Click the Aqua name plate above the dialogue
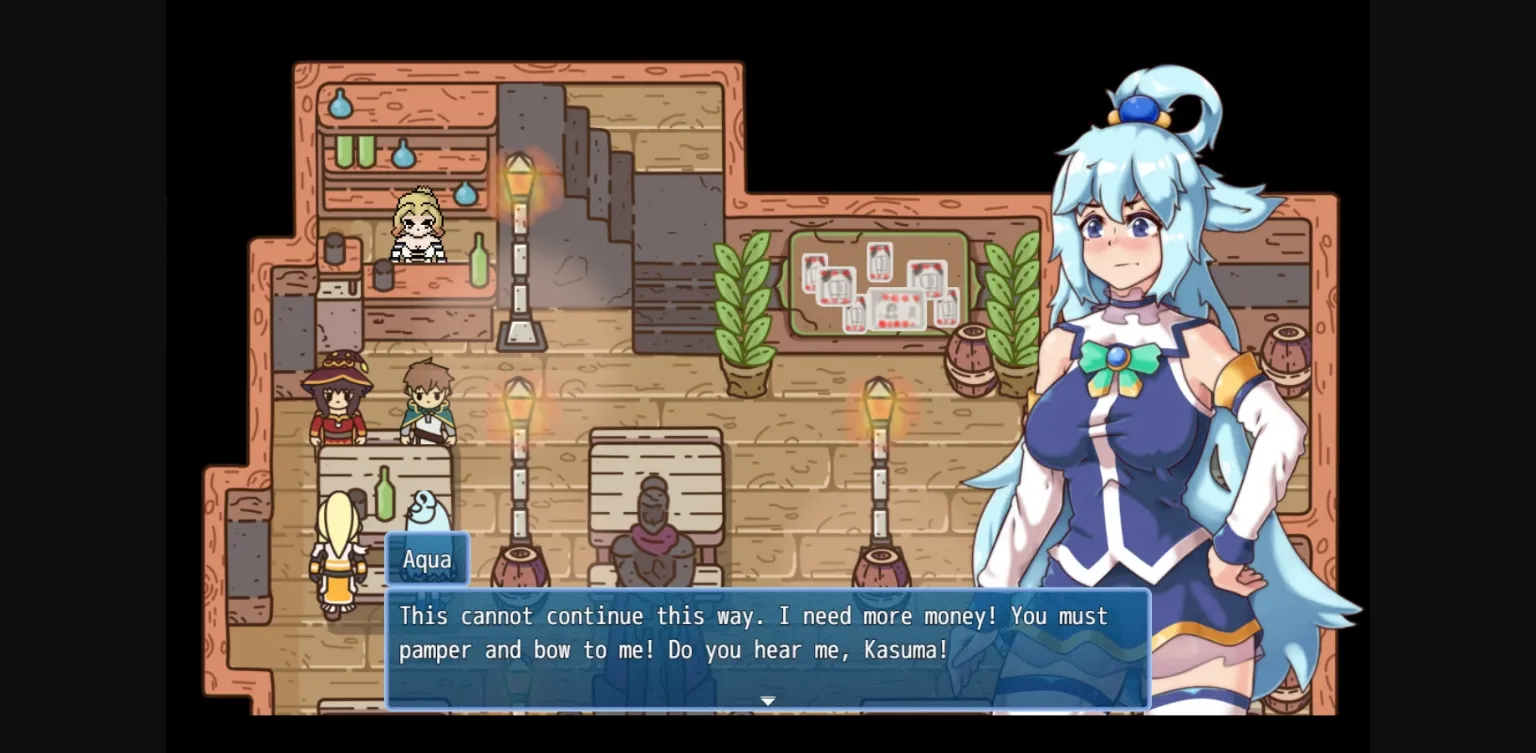The image size is (1536, 753). tap(428, 560)
